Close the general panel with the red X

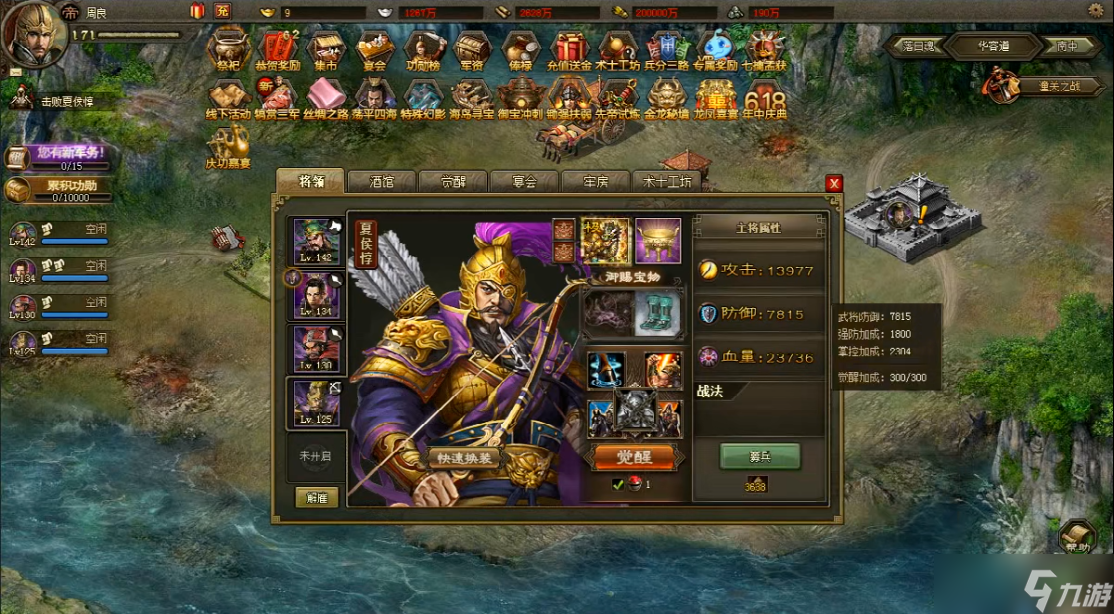834,183
